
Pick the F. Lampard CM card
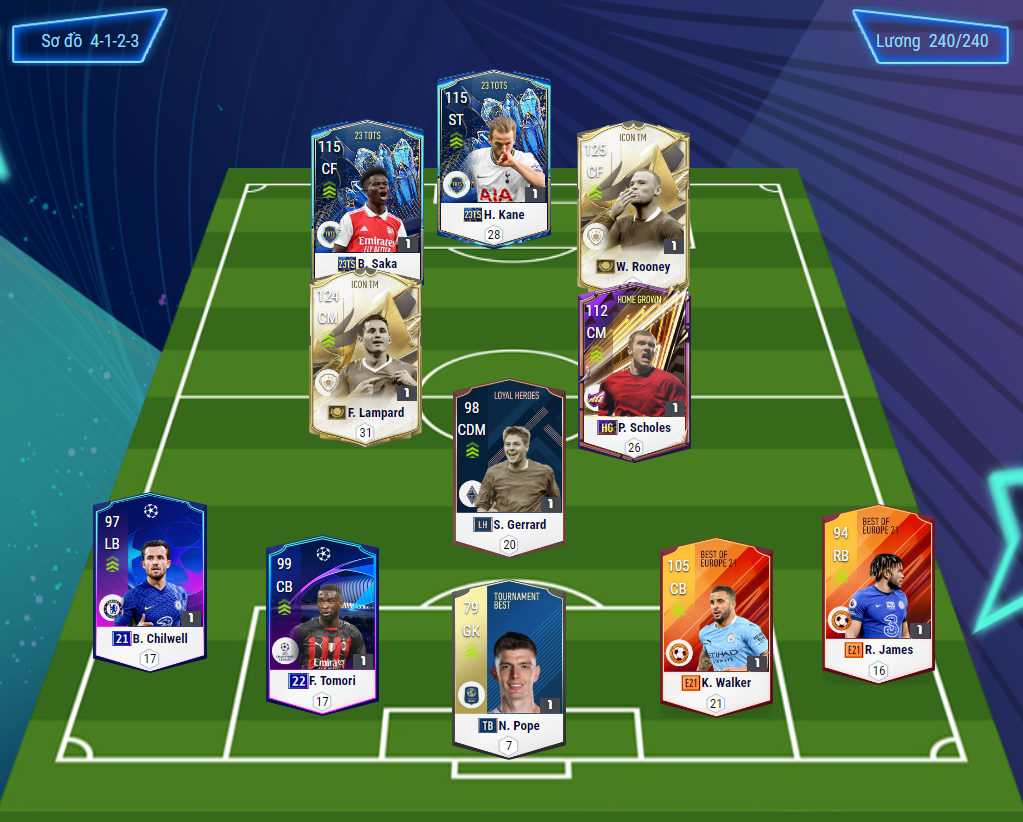click(365, 355)
